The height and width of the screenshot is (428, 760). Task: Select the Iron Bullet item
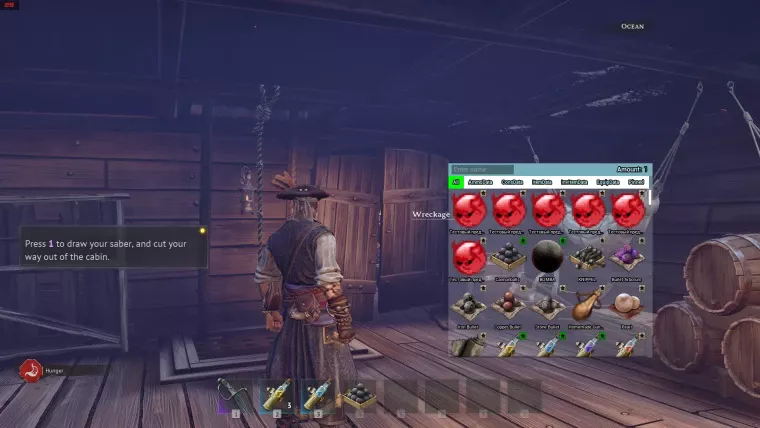[471, 305]
